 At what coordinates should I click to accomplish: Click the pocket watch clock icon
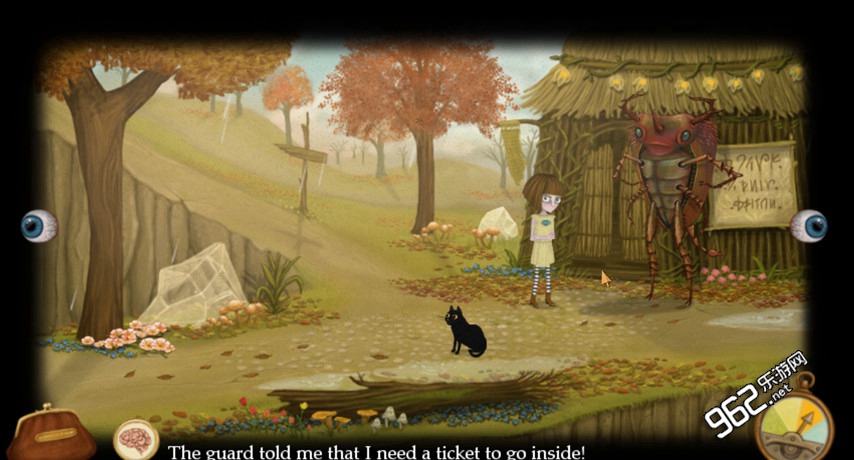tap(796, 423)
